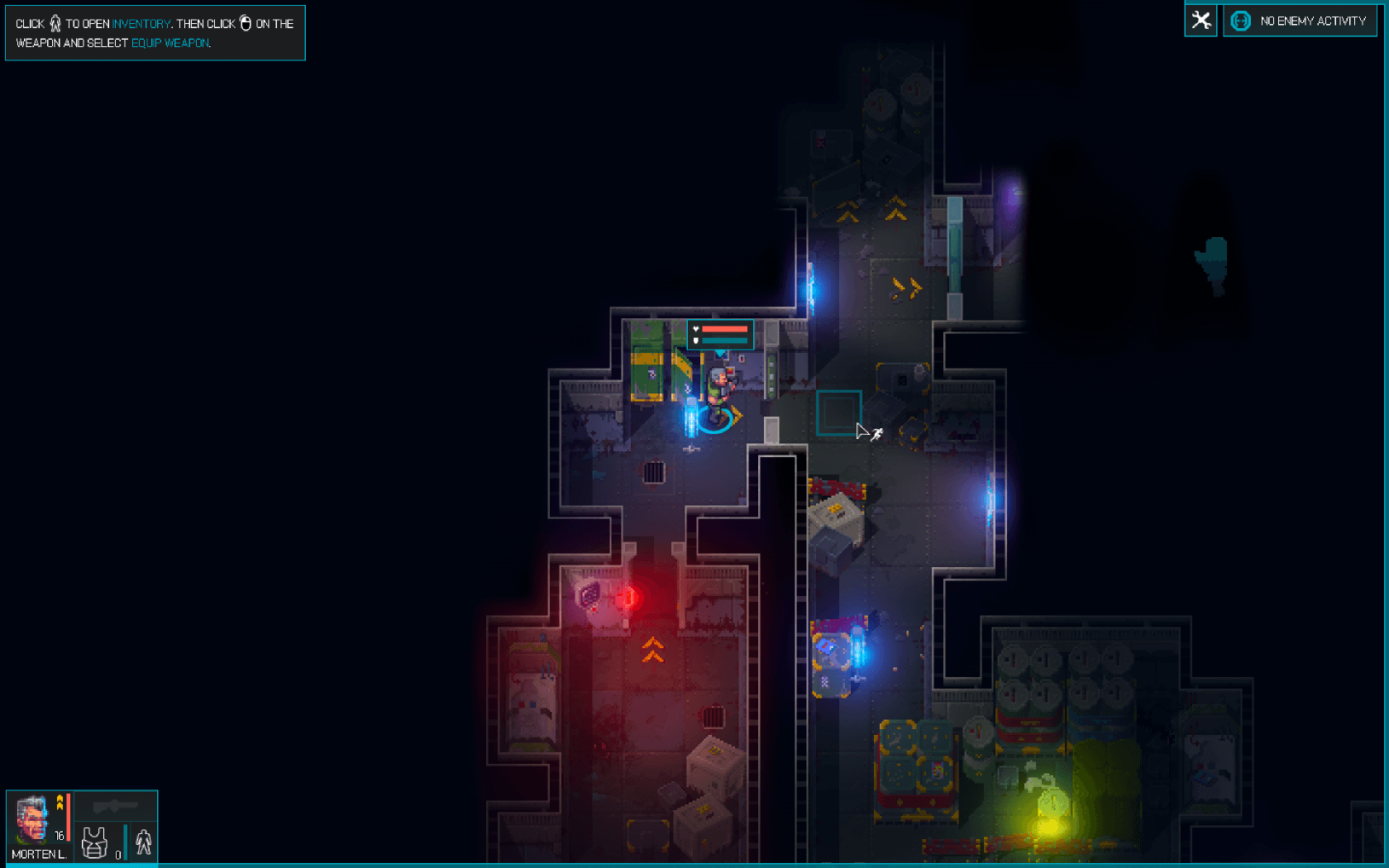Viewport: 1389px width, 868px height.
Task: Select the empty weapon slot
Action: click(115, 806)
